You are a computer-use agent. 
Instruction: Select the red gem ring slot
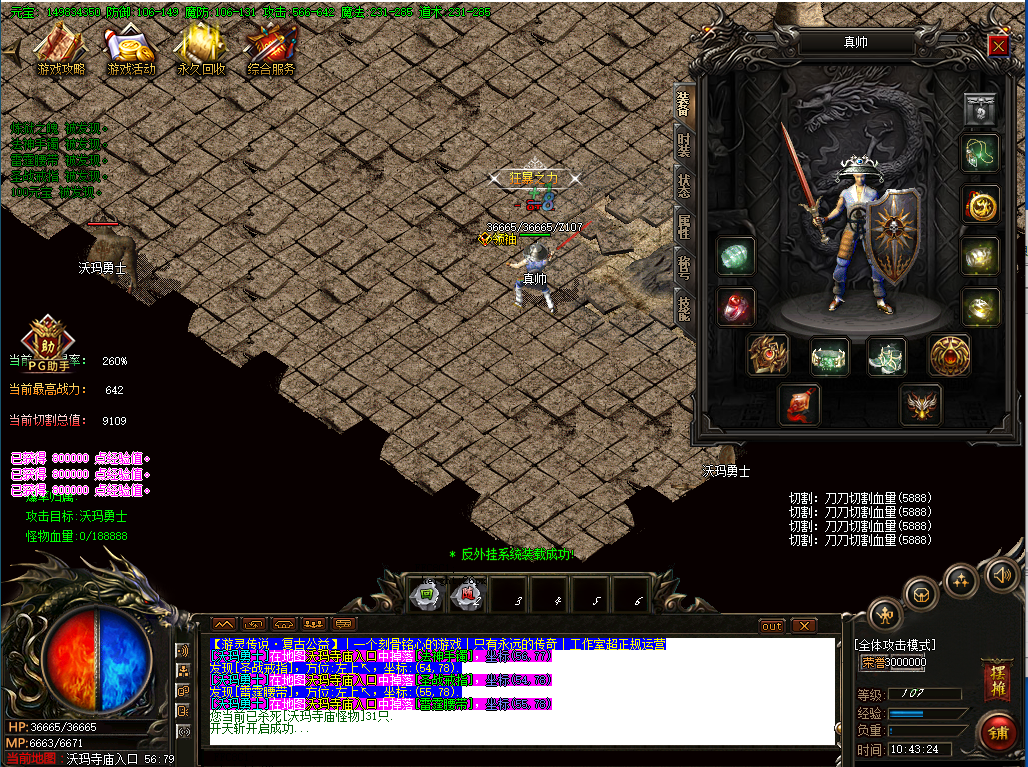click(736, 307)
